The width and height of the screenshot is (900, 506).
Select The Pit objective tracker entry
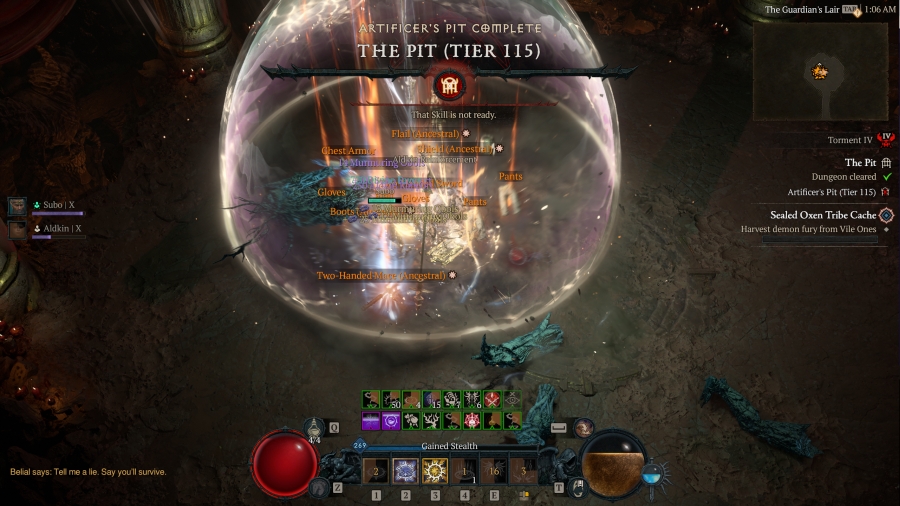pos(861,162)
